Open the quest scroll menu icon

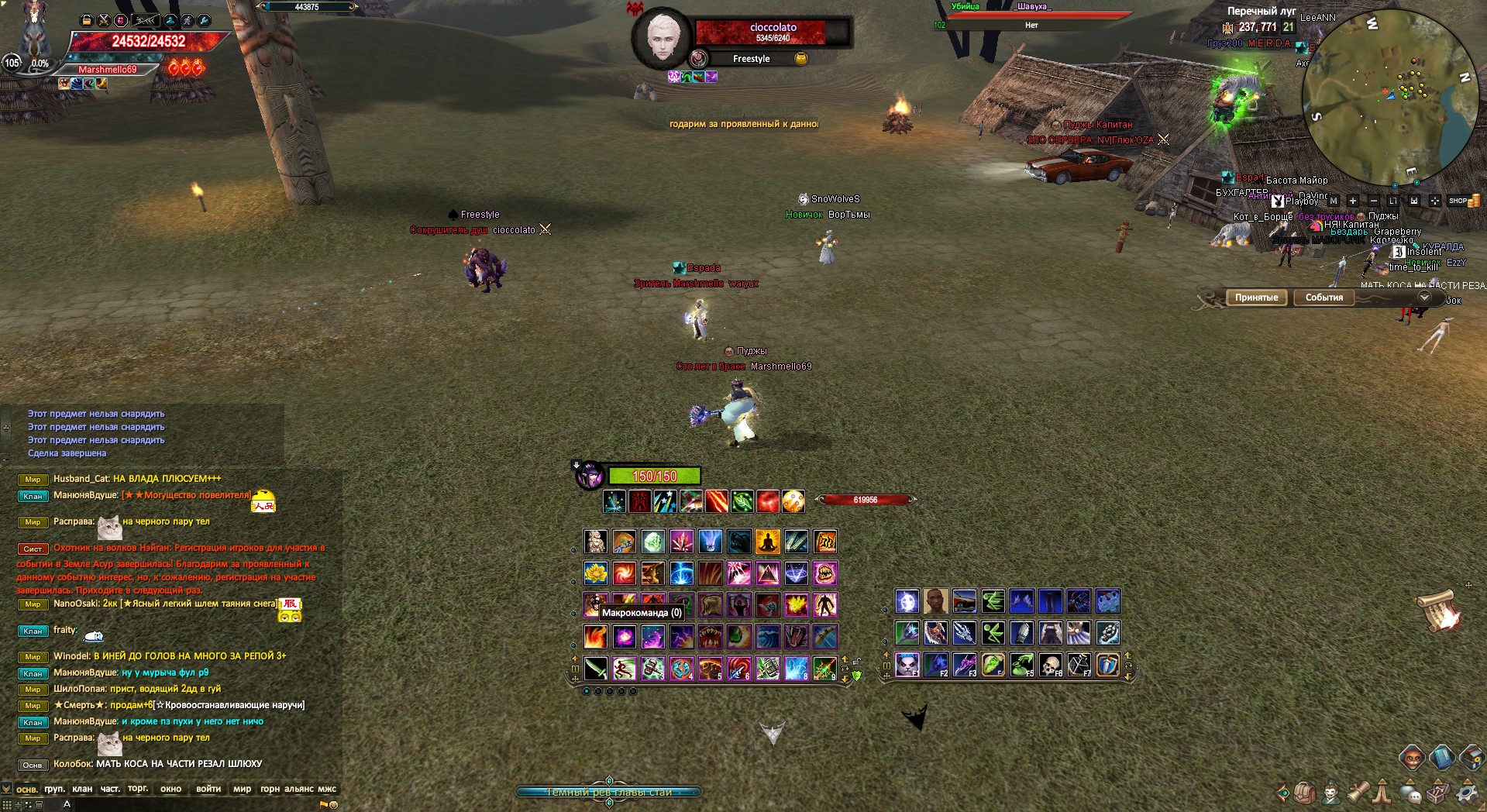pos(1358,792)
